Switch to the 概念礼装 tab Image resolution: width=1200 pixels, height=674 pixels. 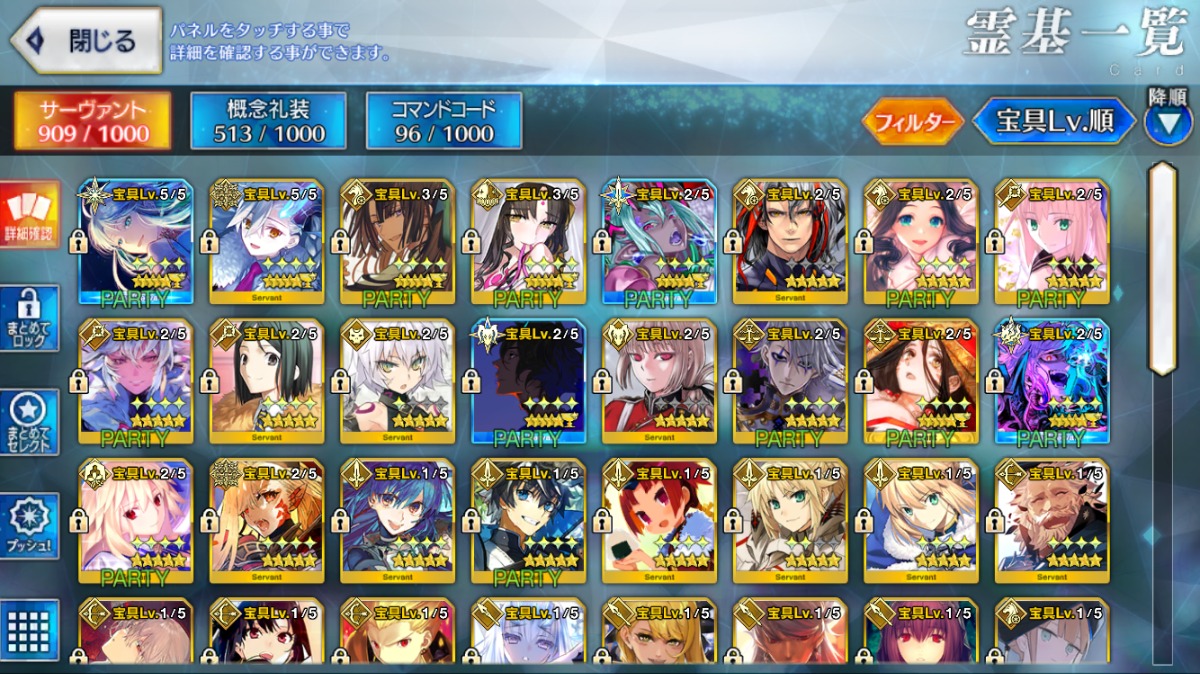(x=268, y=121)
